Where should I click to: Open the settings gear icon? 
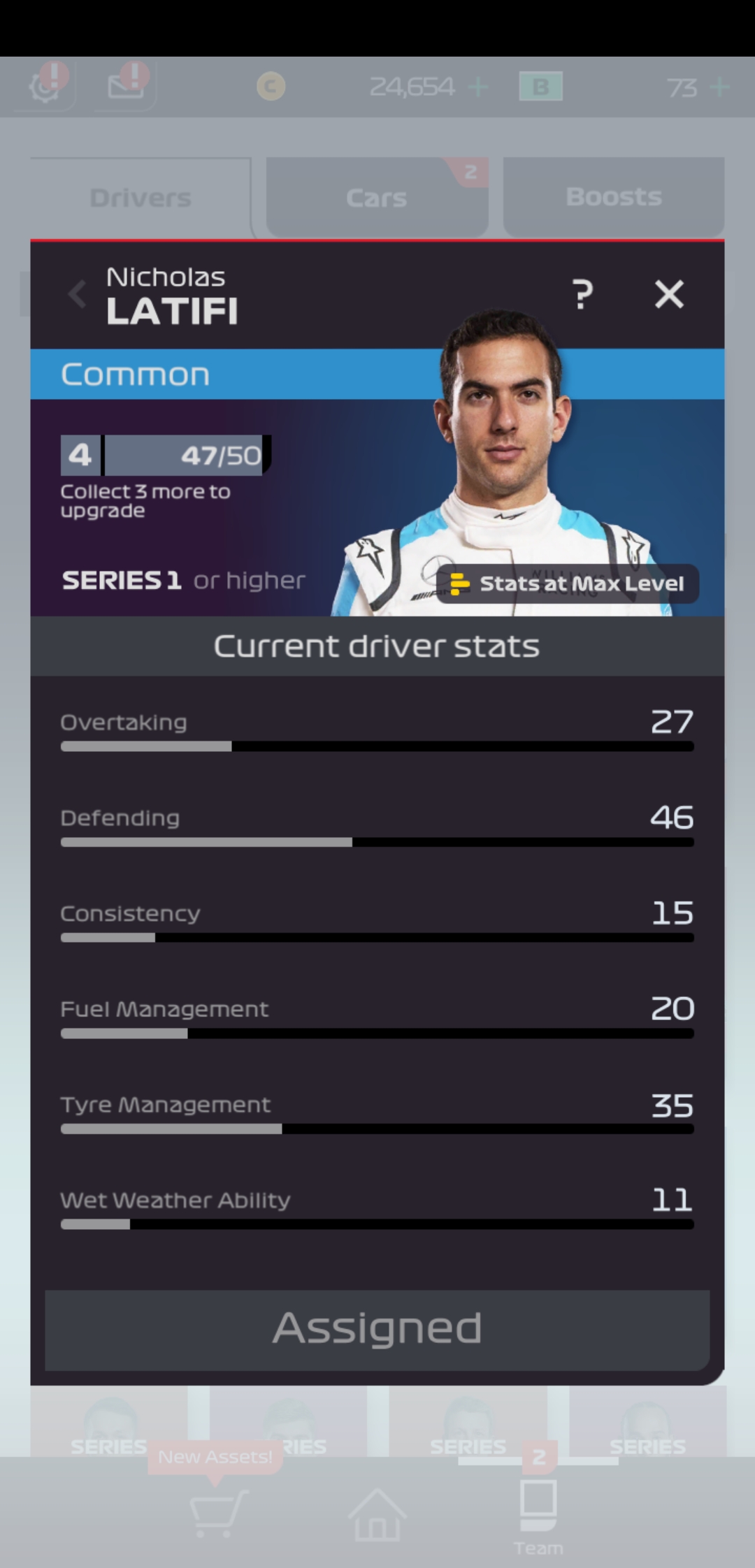click(45, 87)
